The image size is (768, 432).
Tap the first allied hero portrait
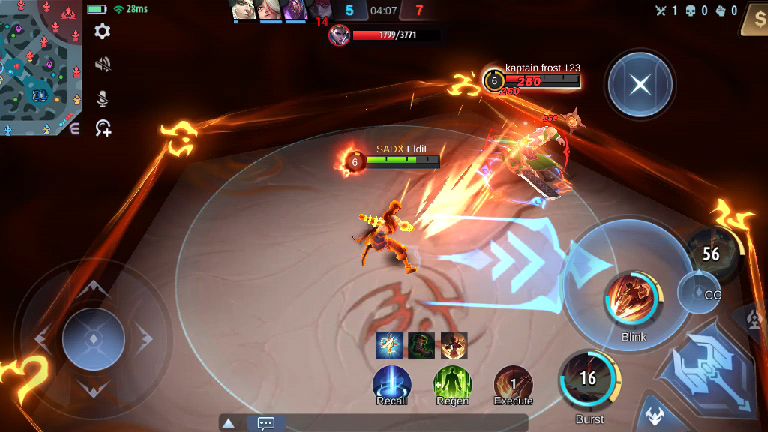tap(242, 10)
